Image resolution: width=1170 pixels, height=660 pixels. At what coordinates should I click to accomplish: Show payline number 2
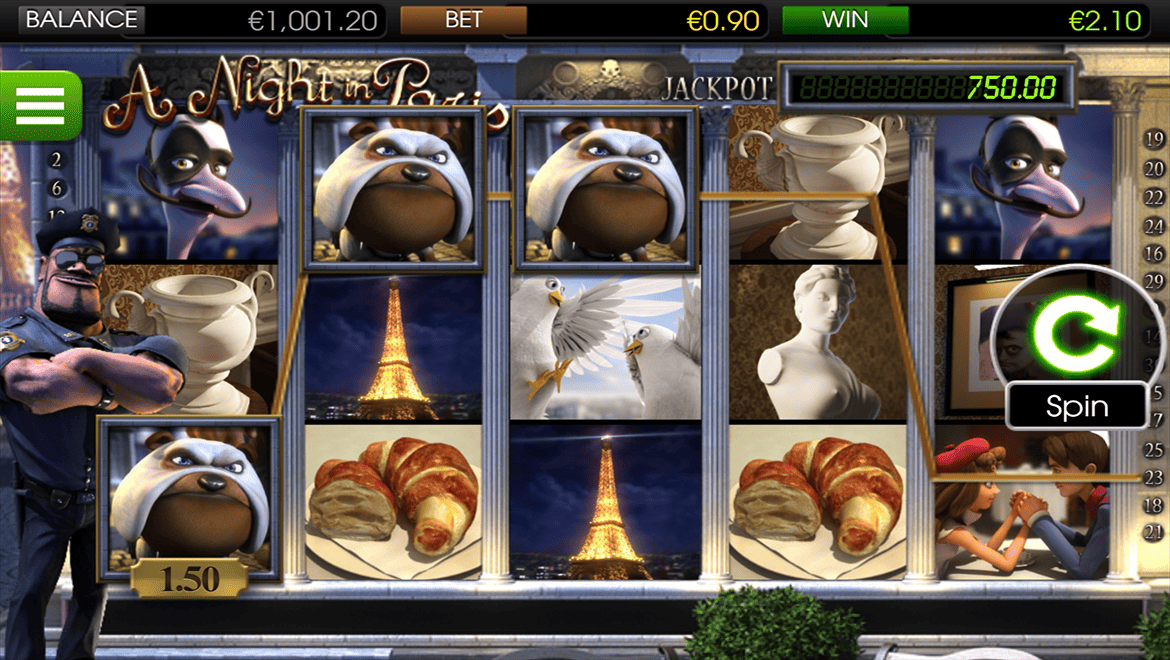click(x=56, y=160)
